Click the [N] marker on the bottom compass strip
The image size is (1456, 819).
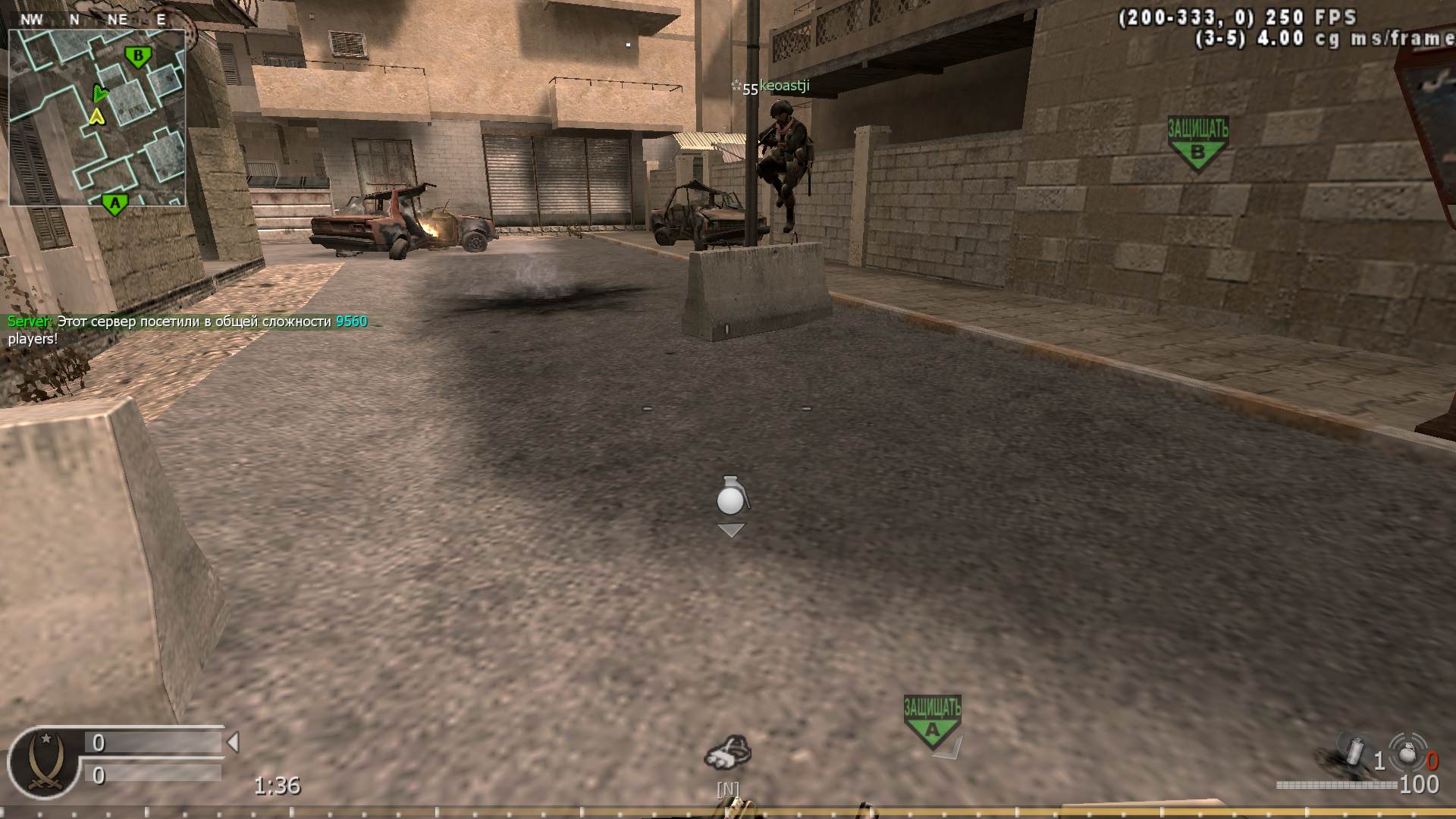point(726,789)
